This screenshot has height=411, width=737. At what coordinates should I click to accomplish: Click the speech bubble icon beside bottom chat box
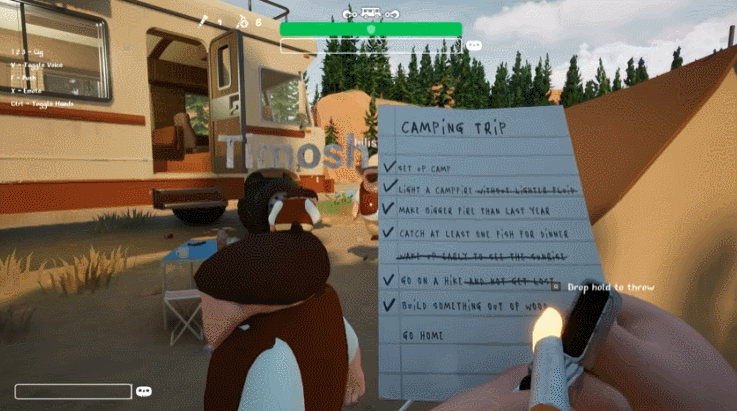tap(144, 391)
